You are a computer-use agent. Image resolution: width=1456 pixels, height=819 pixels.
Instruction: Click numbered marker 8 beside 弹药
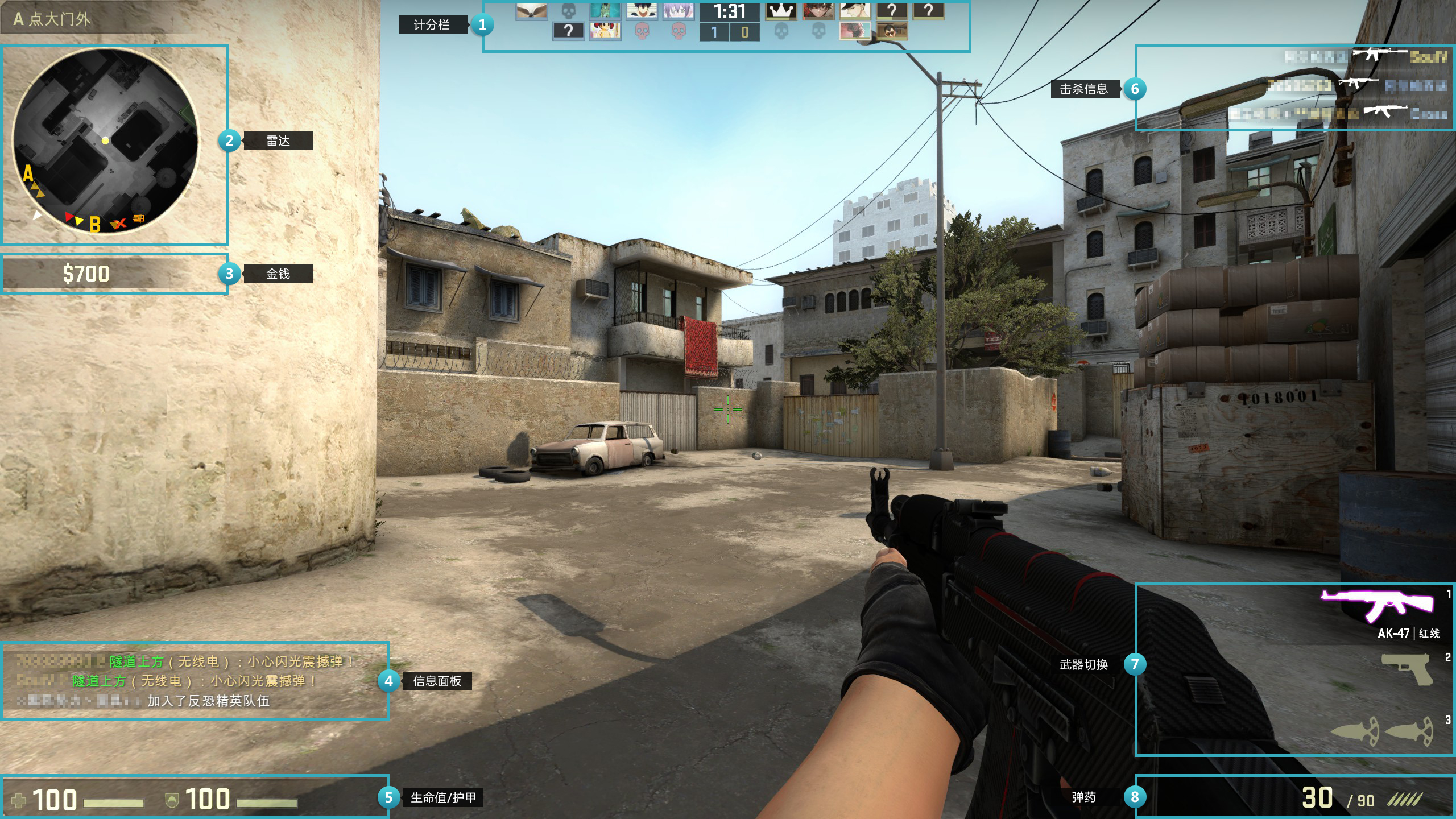[x=1135, y=797]
